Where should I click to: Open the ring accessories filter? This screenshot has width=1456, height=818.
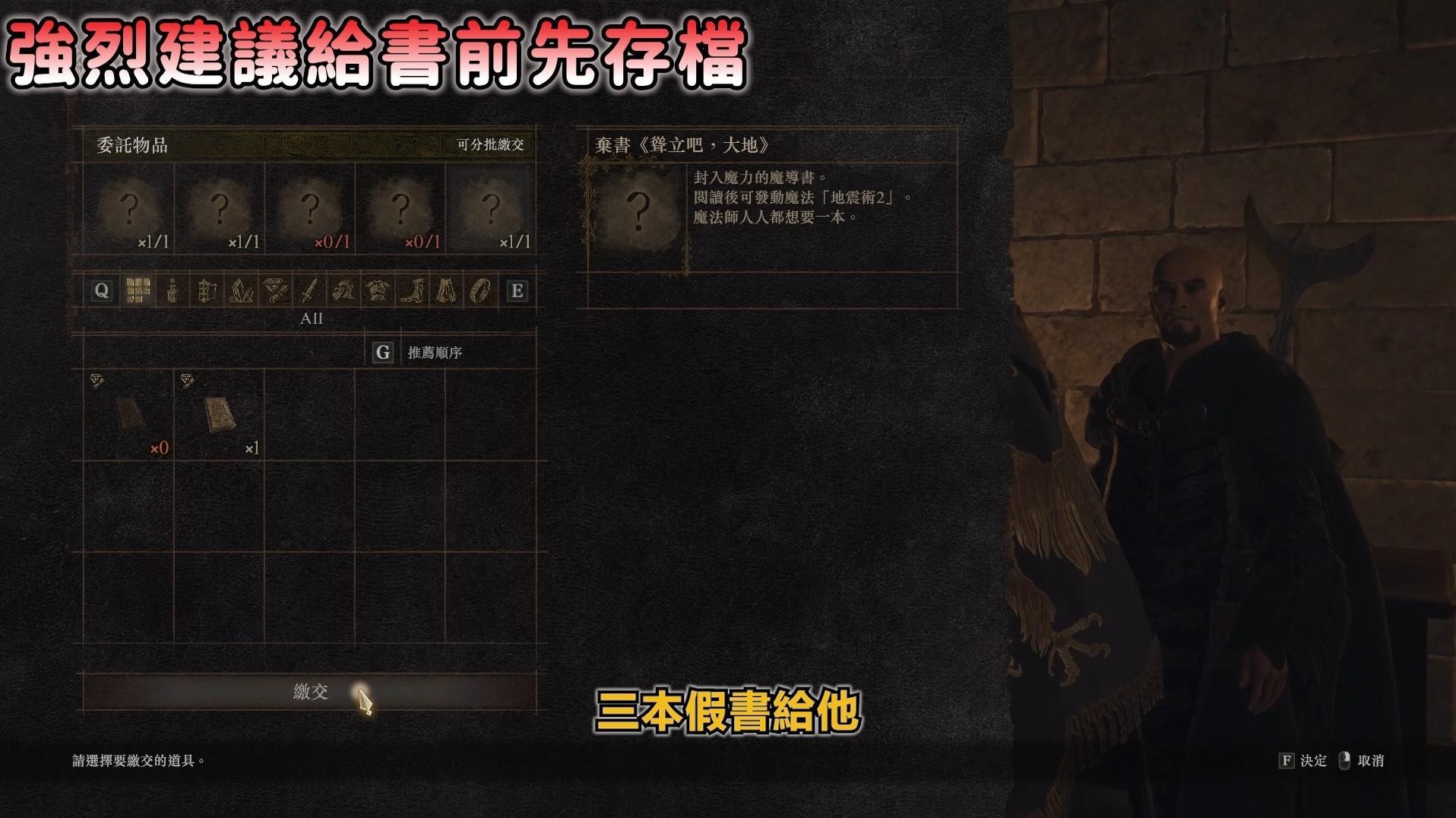(x=479, y=291)
